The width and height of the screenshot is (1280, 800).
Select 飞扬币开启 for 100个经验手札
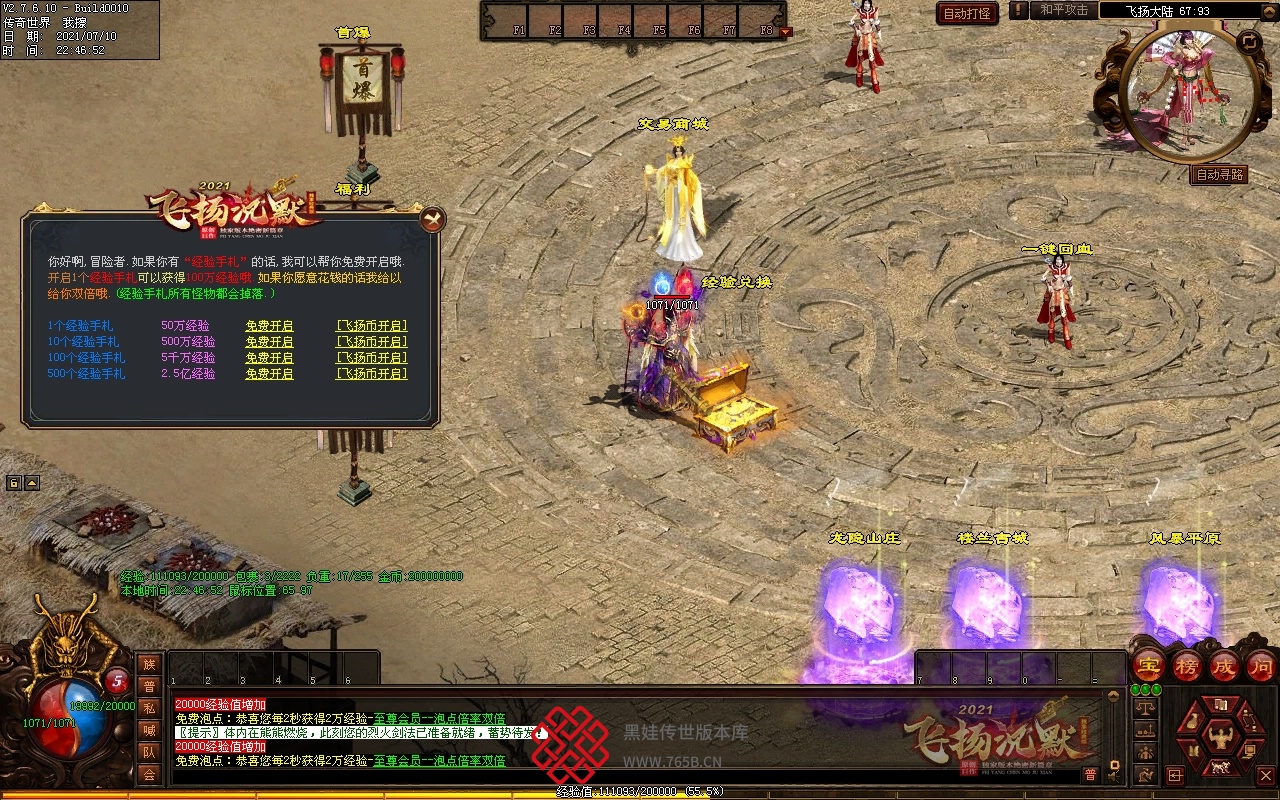[371, 358]
